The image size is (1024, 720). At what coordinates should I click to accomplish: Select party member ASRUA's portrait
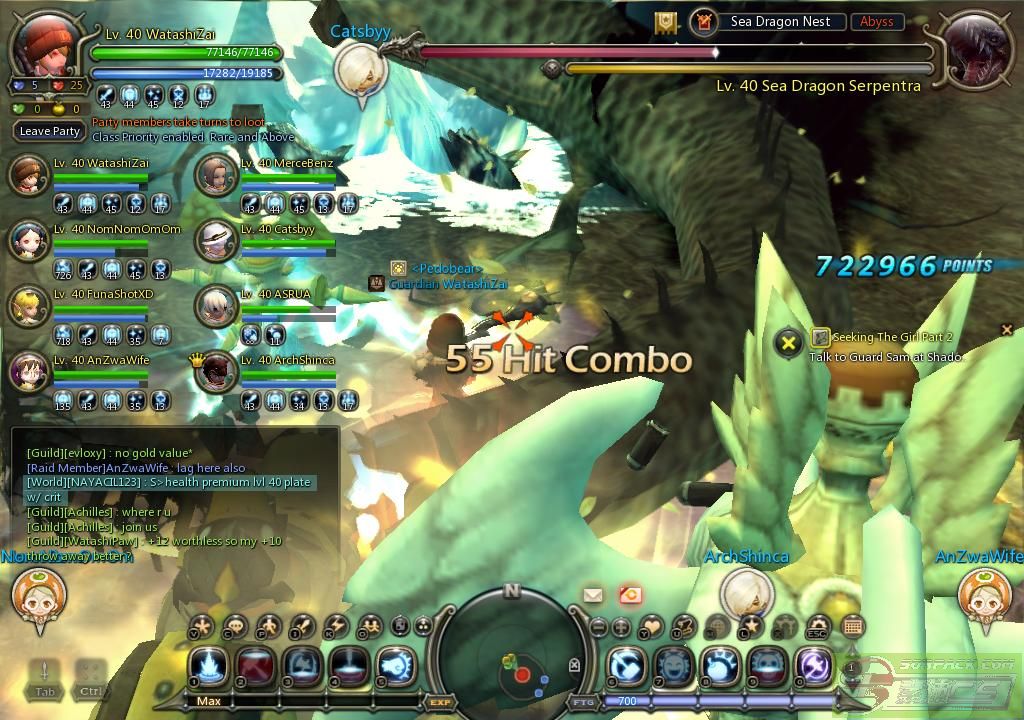coord(214,306)
